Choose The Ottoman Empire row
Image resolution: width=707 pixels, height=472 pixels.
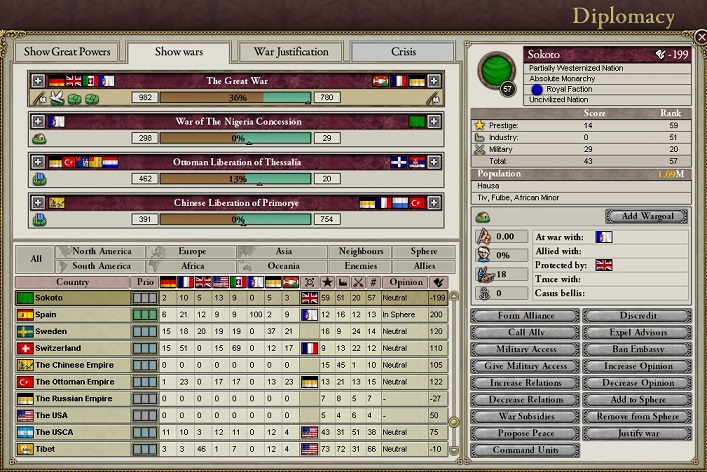click(x=73, y=382)
